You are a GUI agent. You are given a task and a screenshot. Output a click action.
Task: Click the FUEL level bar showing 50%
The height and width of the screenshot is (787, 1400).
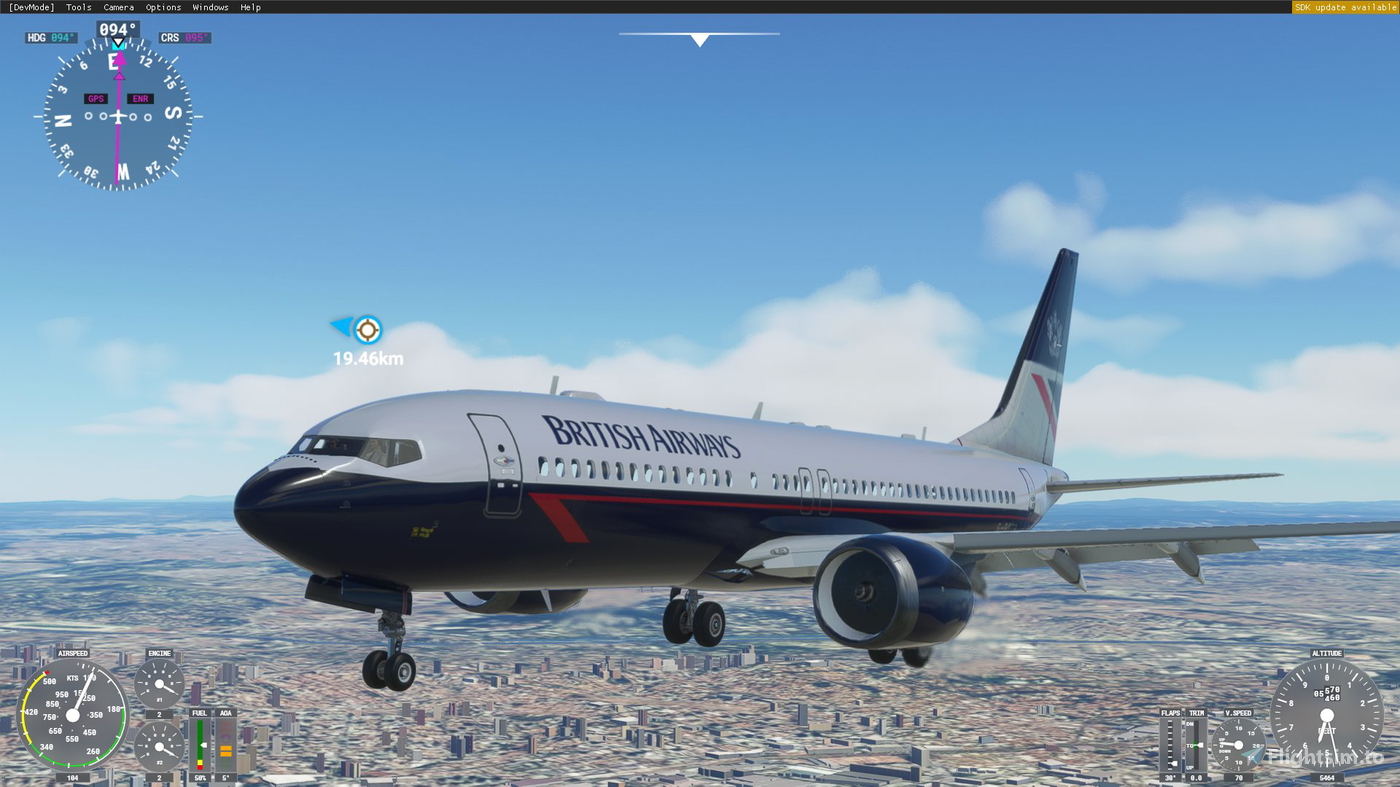click(x=199, y=745)
